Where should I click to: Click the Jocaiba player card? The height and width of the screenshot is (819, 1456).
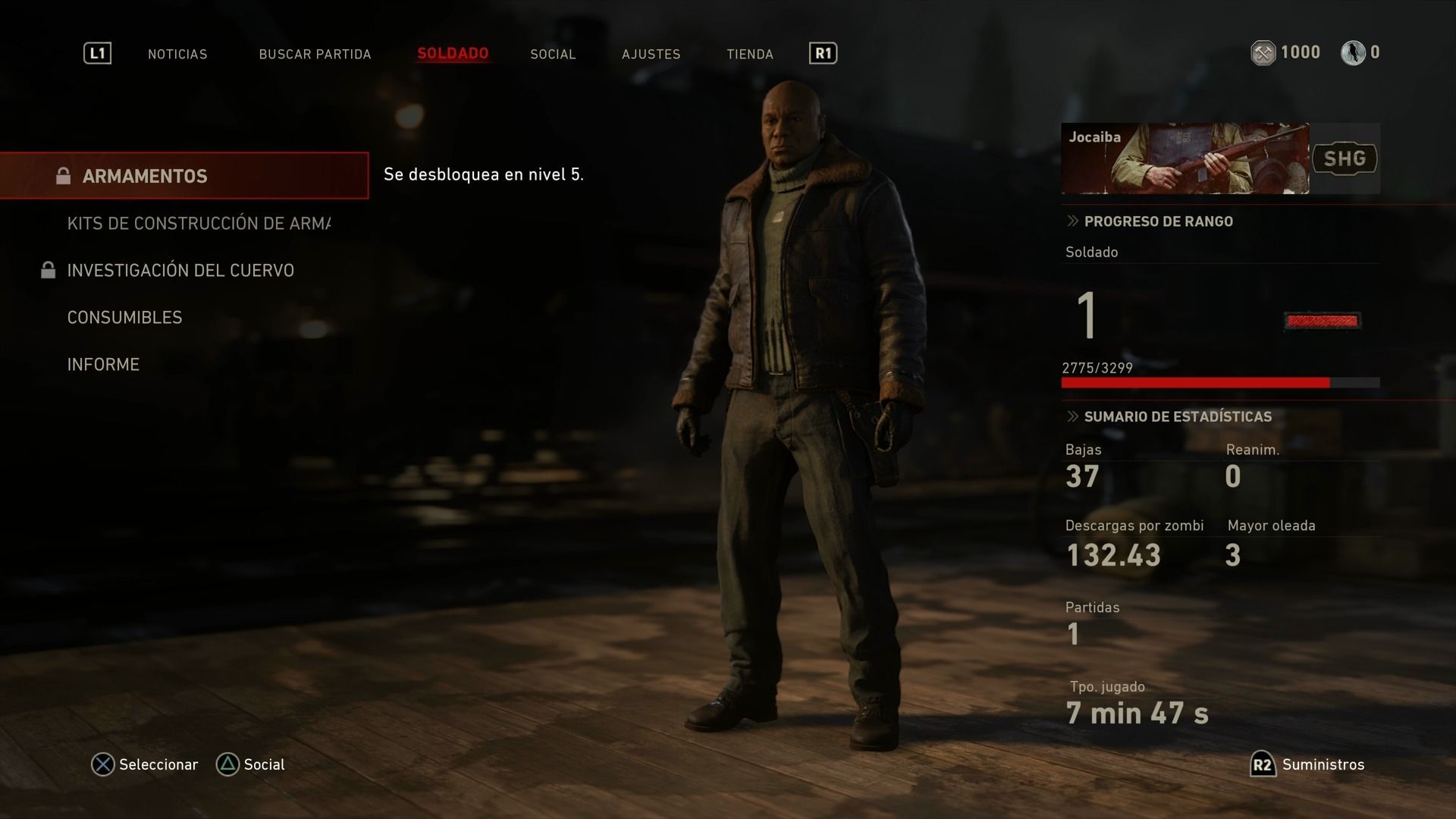(1185, 158)
